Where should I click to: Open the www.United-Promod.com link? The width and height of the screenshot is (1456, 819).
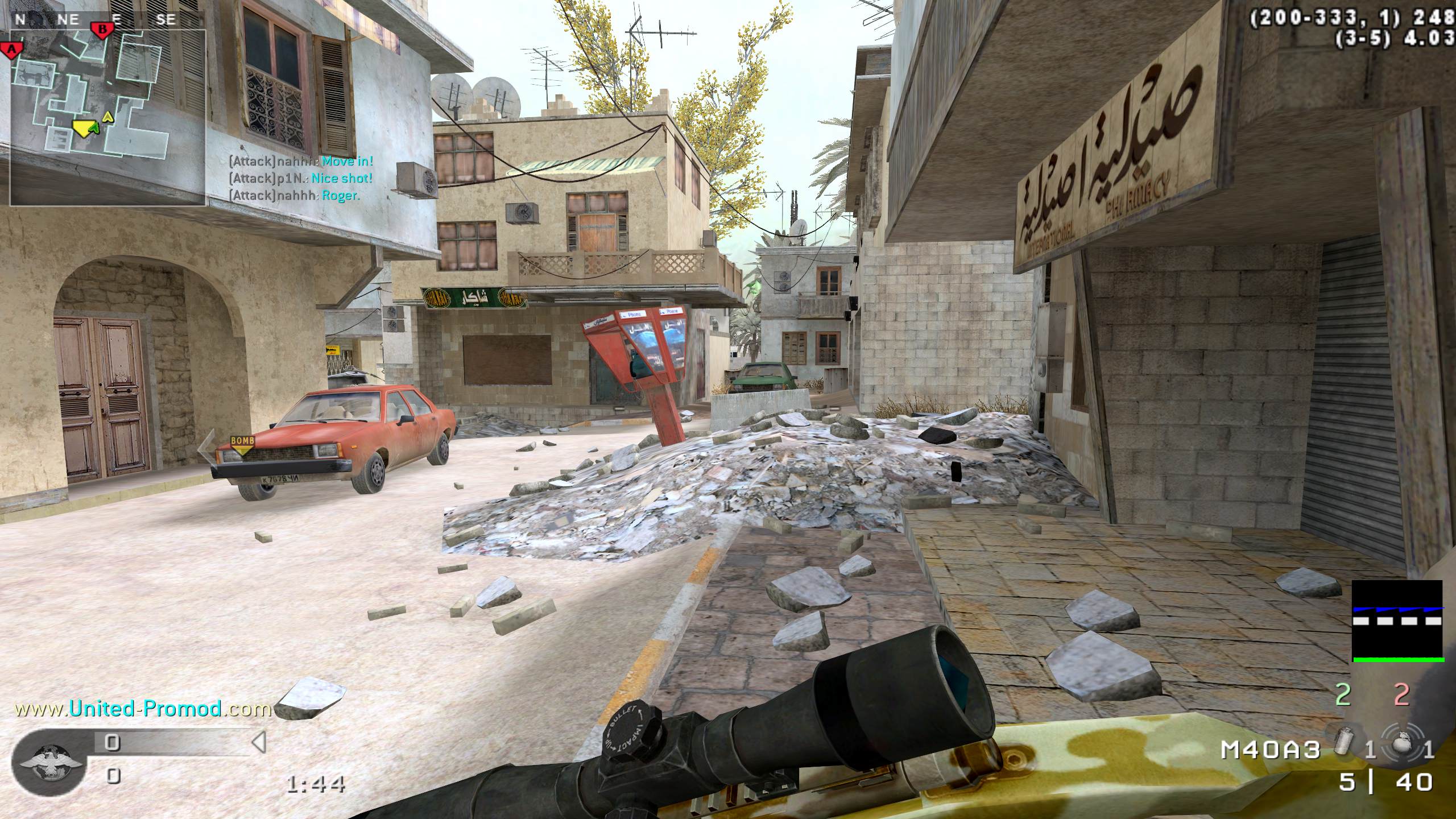143,709
